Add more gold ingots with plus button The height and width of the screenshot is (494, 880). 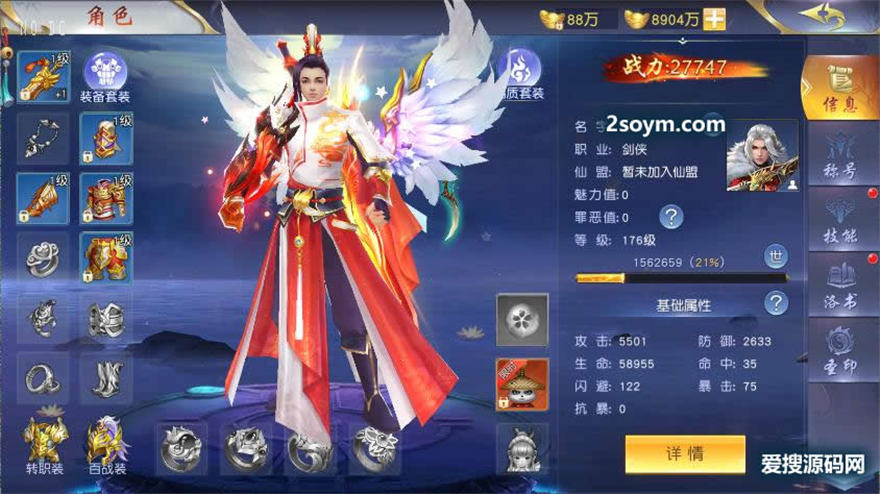(715, 19)
